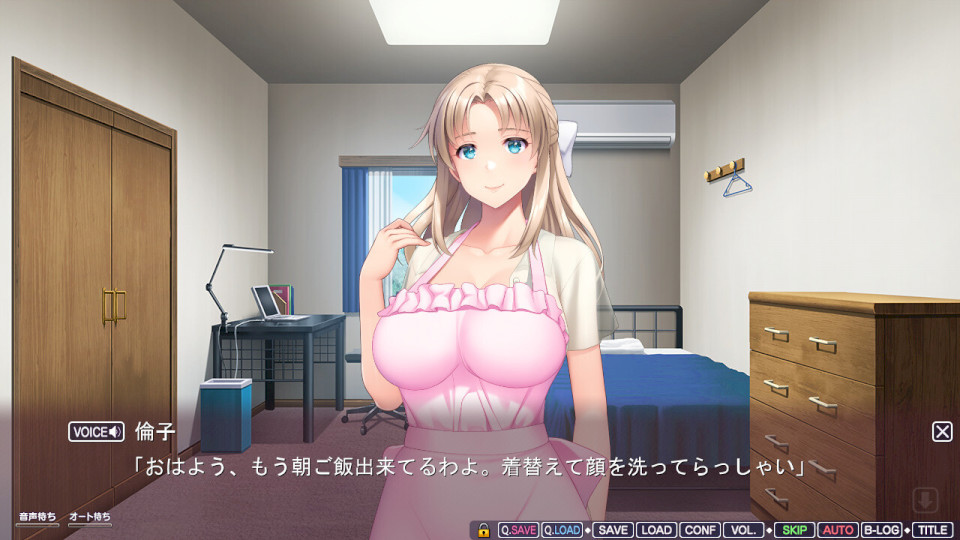Open the VOL. volume controls
The height and width of the screenshot is (540, 960).
[744, 530]
